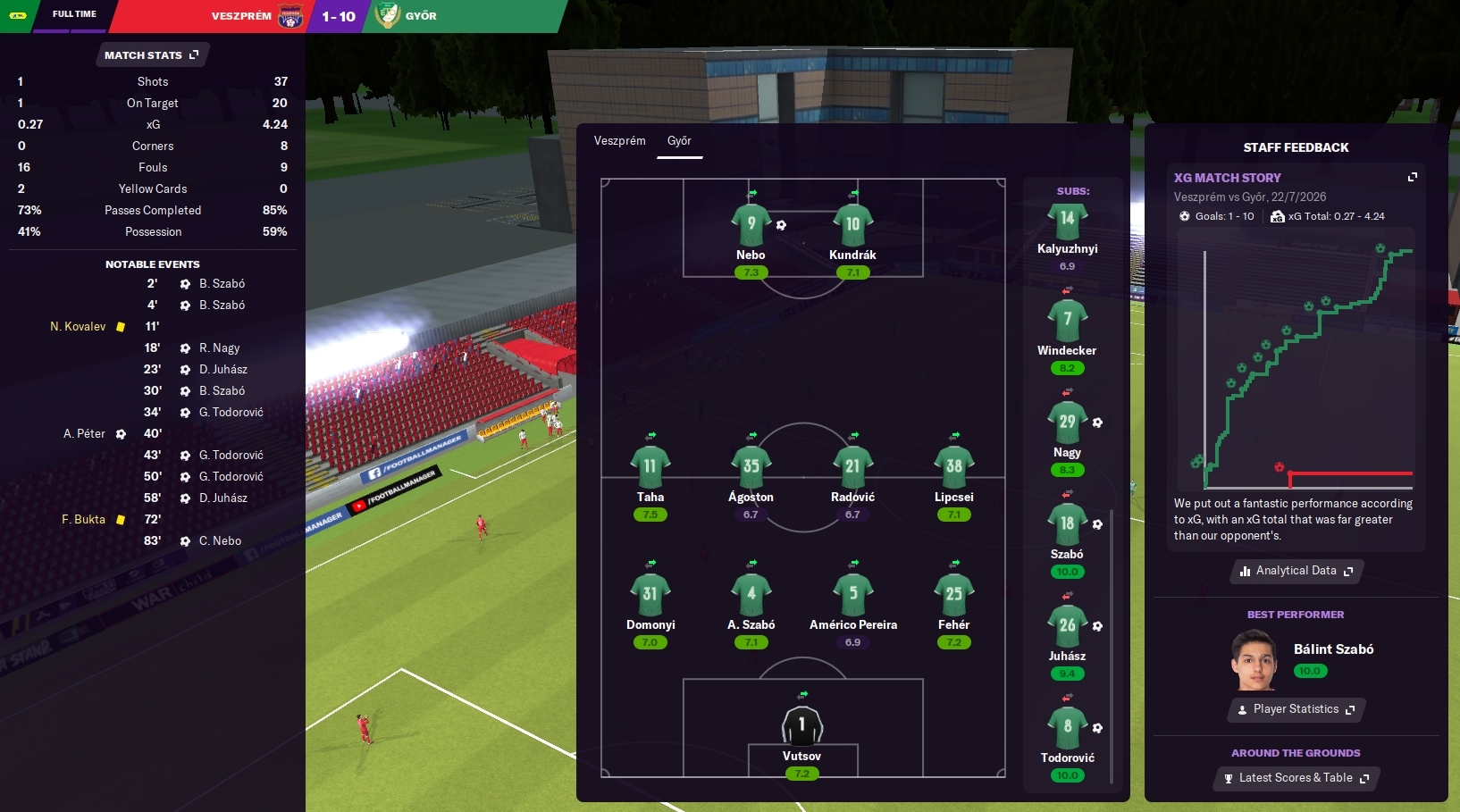The image size is (1460, 812).
Task: Choose substitute Windecker
Action: [x=1067, y=322]
